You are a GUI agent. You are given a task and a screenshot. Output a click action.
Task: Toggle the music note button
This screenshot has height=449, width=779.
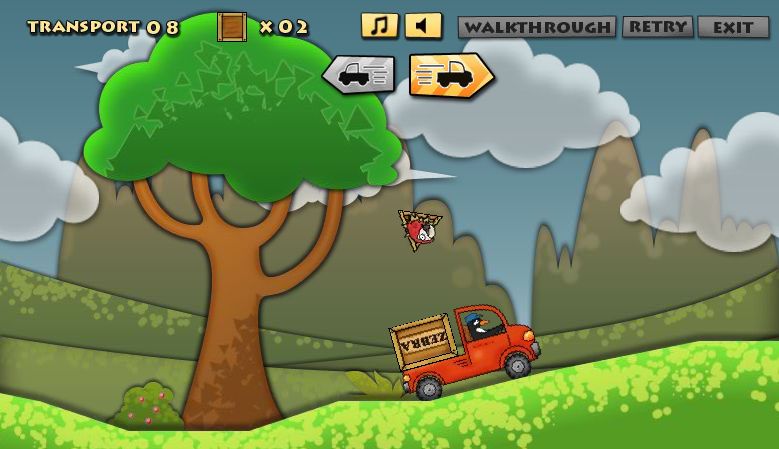point(379,26)
